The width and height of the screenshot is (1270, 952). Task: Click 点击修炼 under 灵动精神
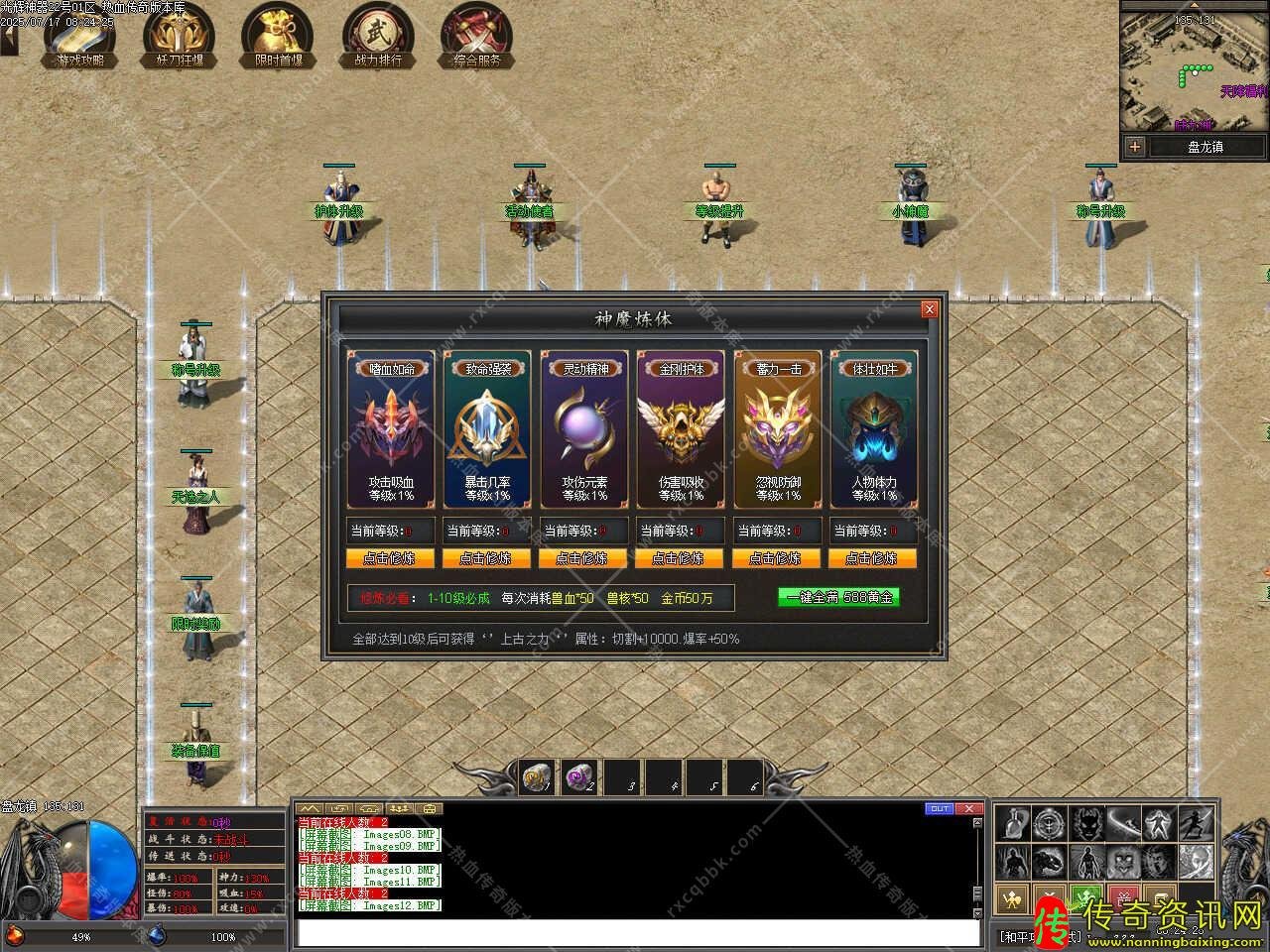[x=582, y=558]
